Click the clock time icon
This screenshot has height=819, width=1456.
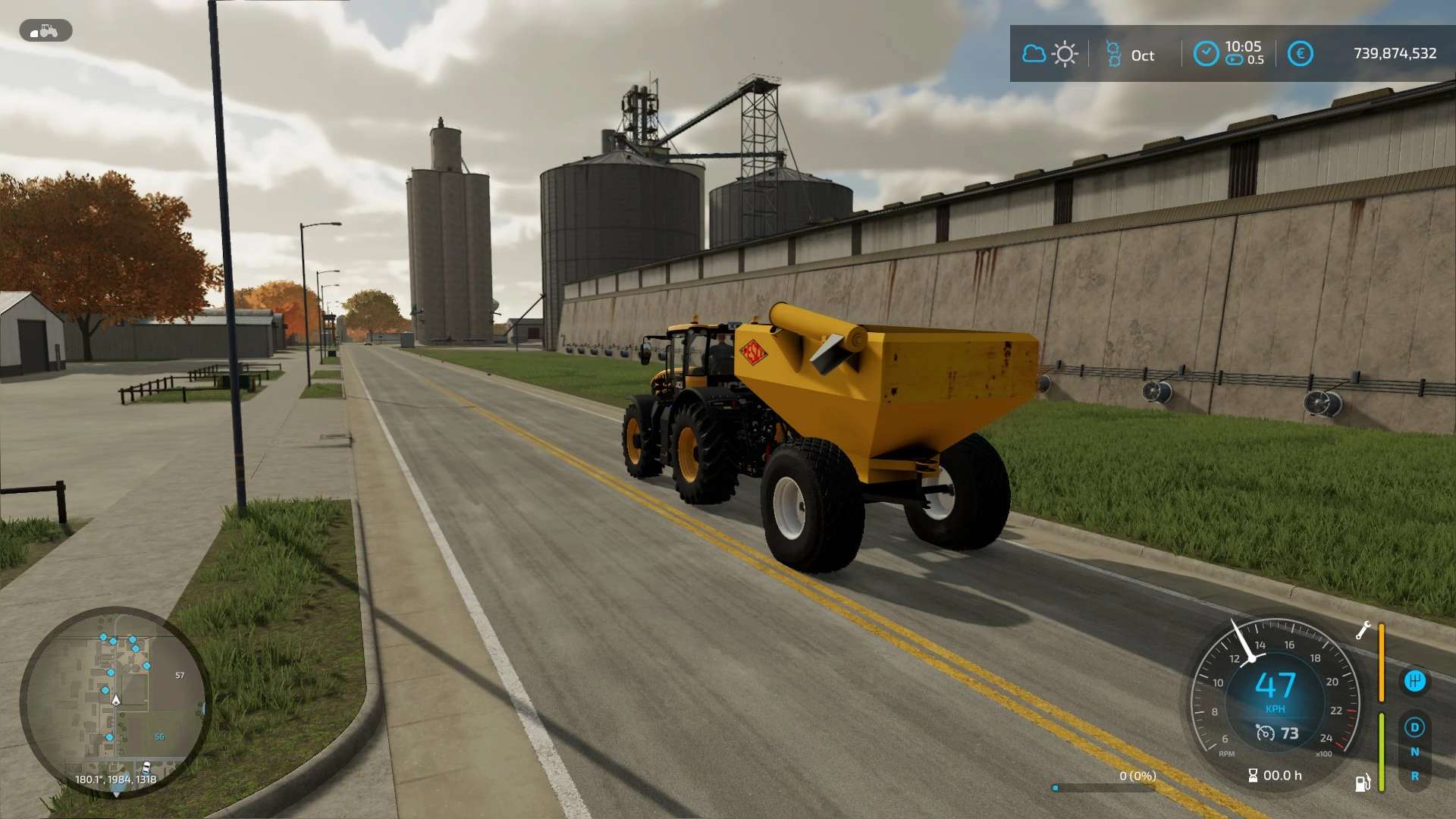click(x=1206, y=54)
